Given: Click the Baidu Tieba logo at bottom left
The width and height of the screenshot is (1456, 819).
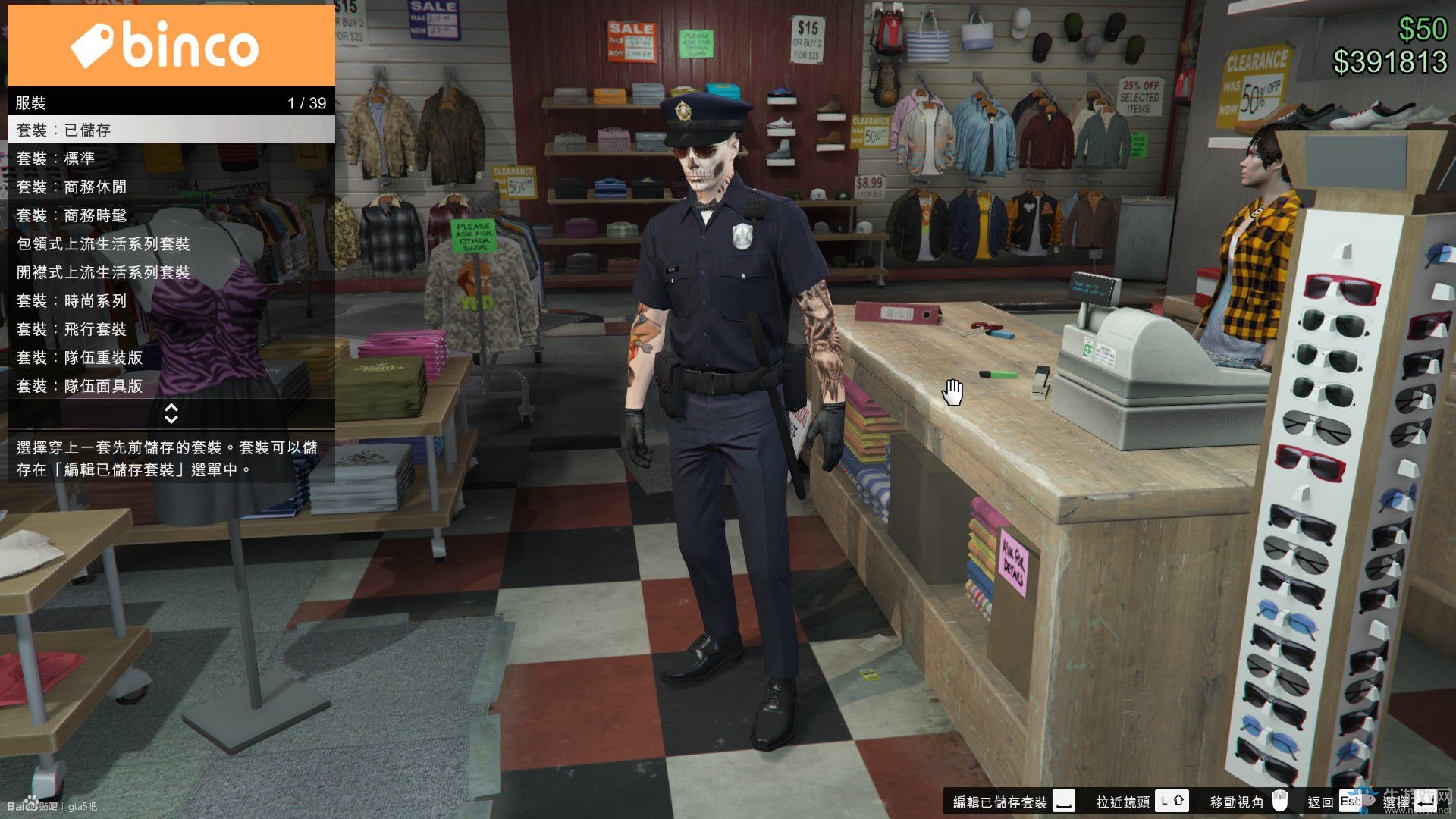Looking at the screenshot, I should [x=34, y=806].
